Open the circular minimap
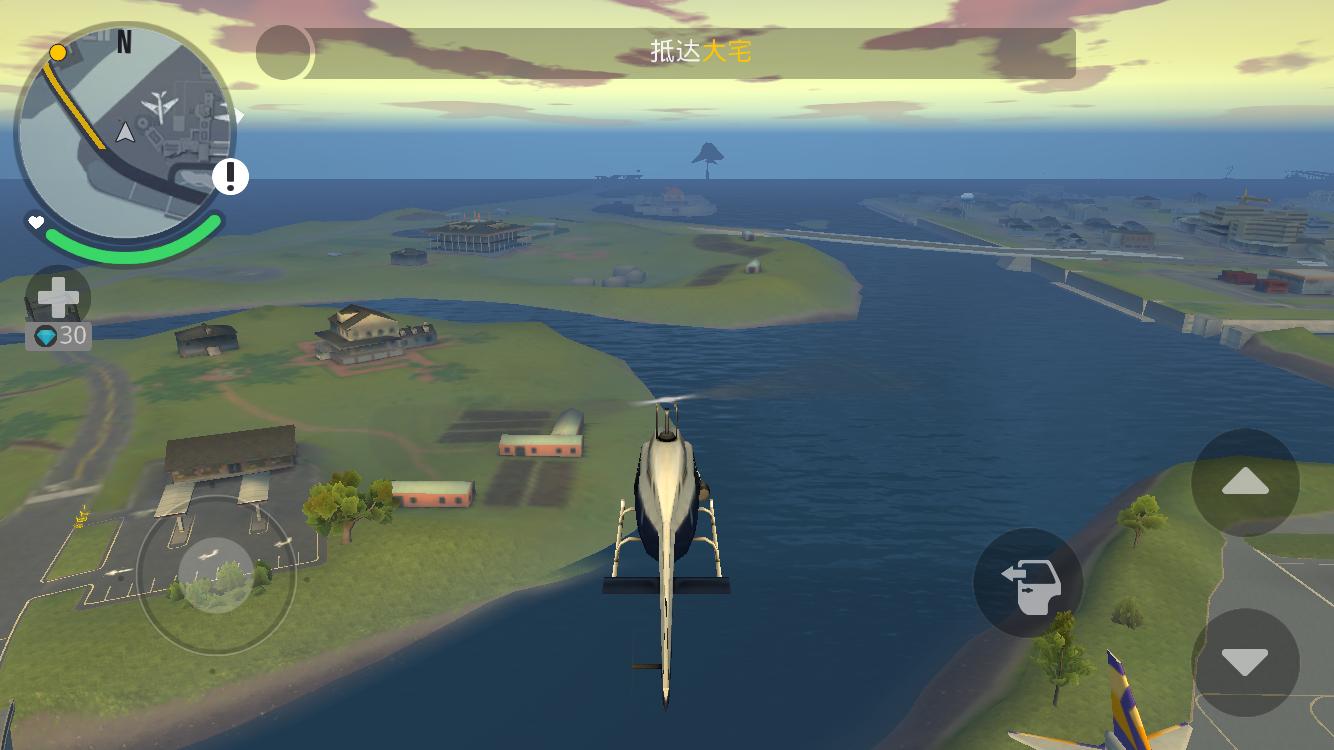The width and height of the screenshot is (1334, 750). [124, 132]
